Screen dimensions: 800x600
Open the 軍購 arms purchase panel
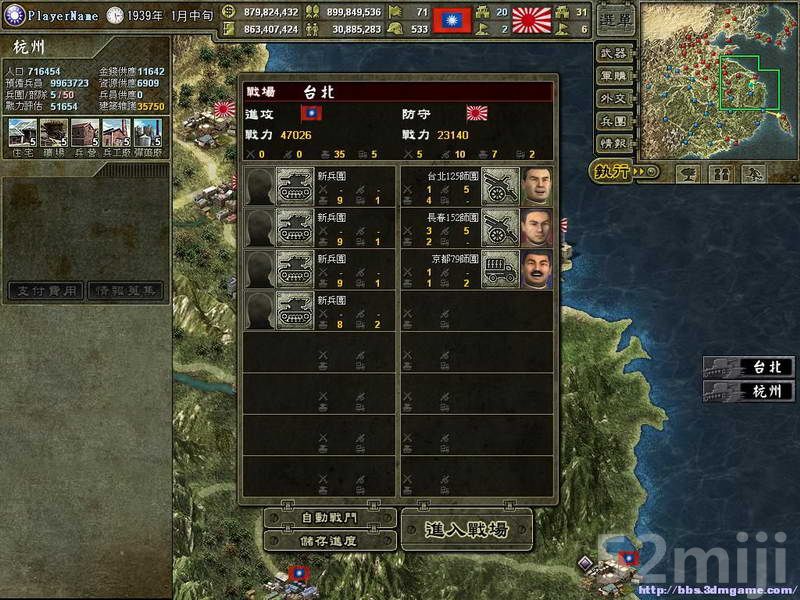coord(615,76)
